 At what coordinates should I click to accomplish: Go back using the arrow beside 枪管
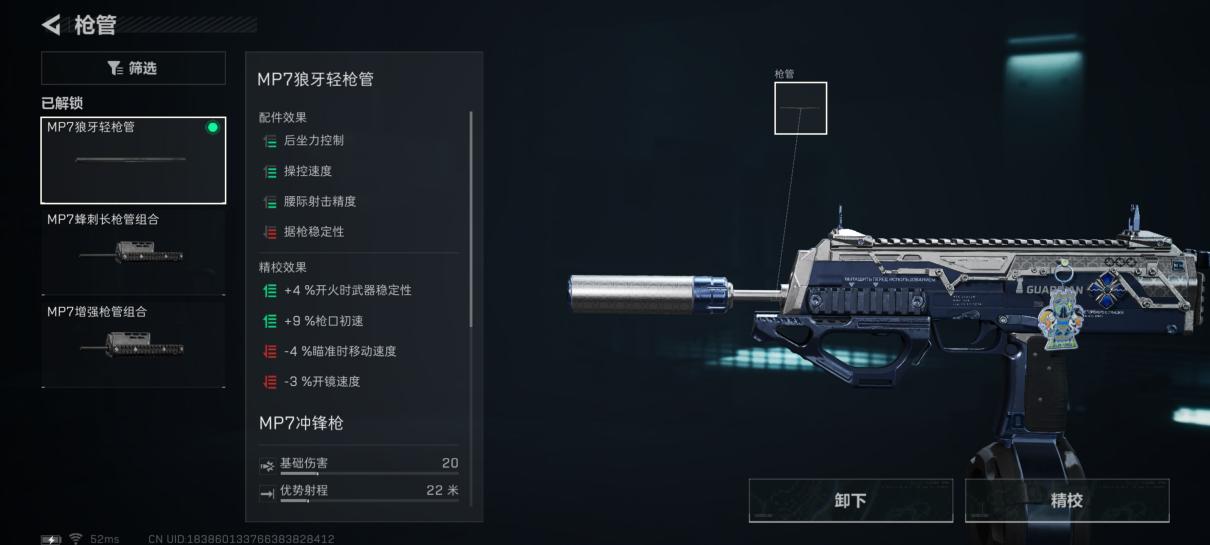pos(51,24)
